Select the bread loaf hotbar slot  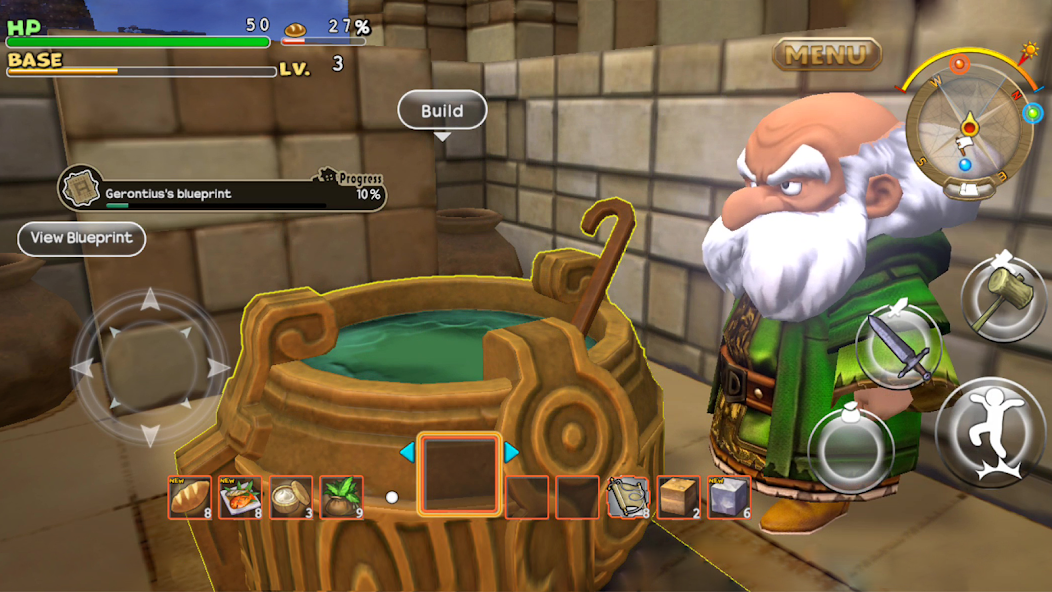[189, 497]
